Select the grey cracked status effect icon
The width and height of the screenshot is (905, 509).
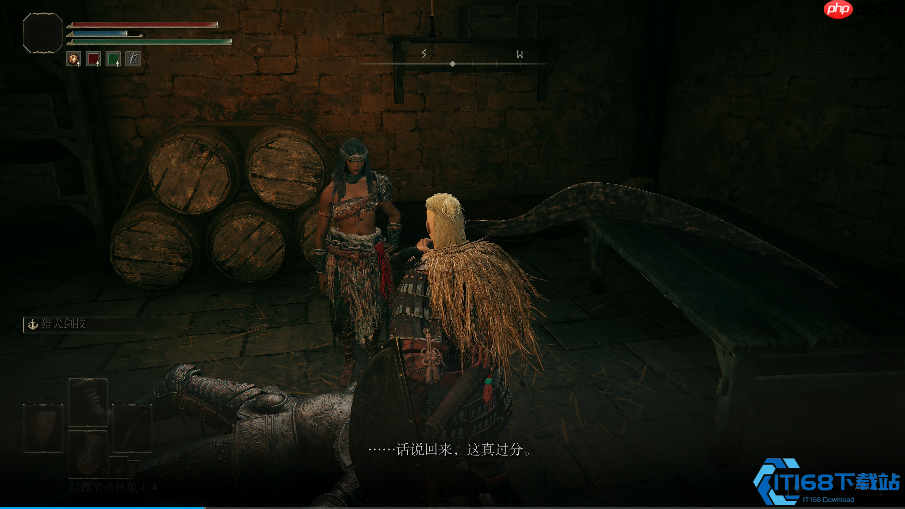pyautogui.click(x=132, y=59)
